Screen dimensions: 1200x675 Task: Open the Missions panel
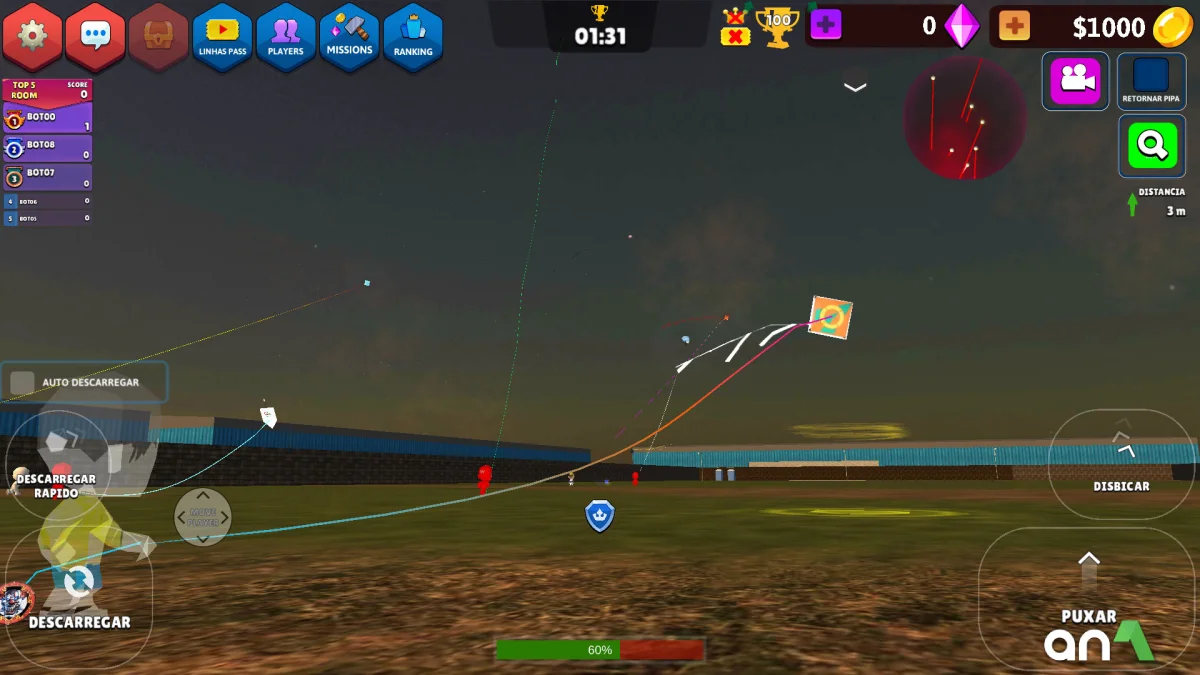click(349, 37)
